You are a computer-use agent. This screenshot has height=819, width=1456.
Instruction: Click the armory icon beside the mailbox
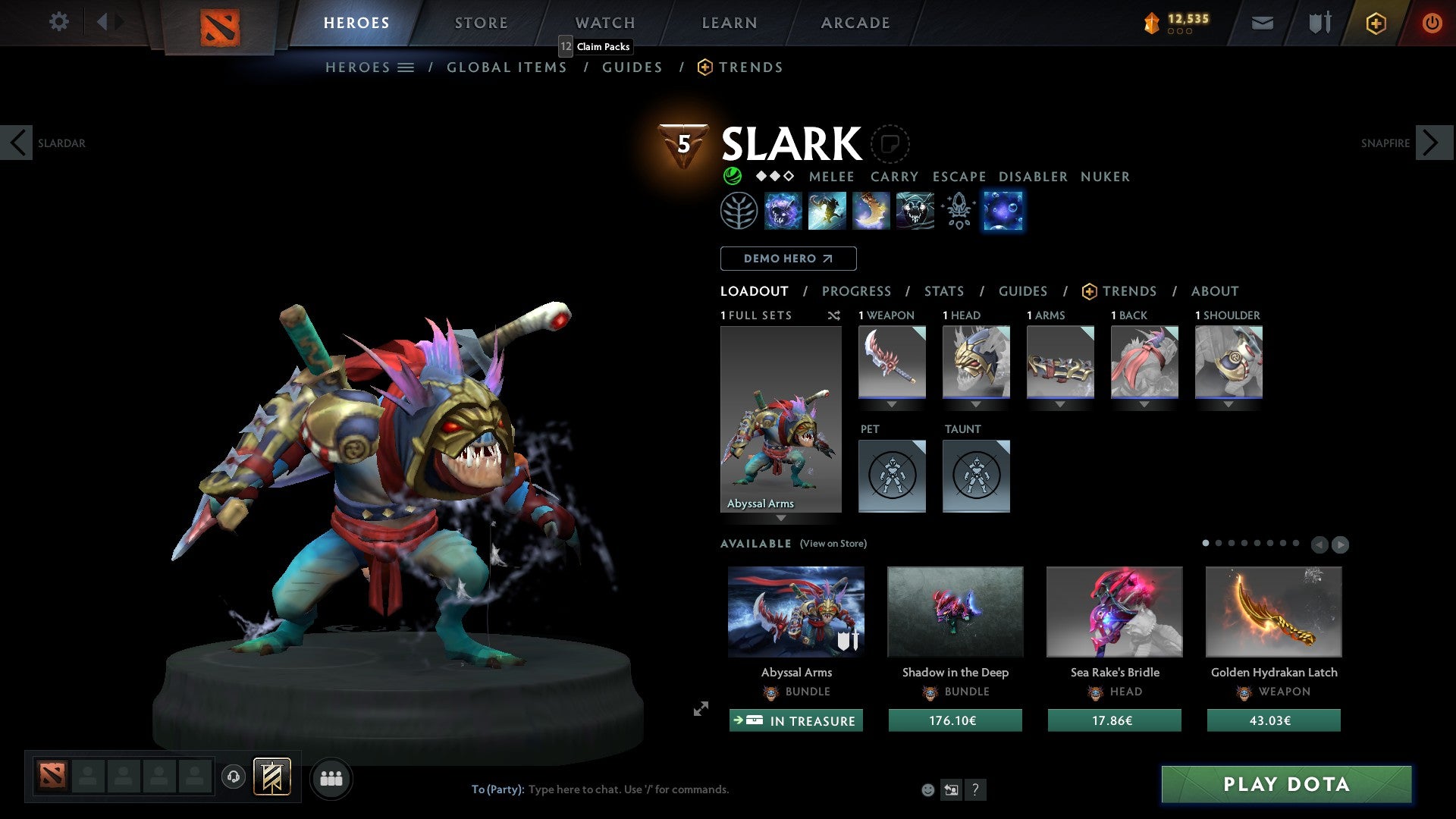1318,23
